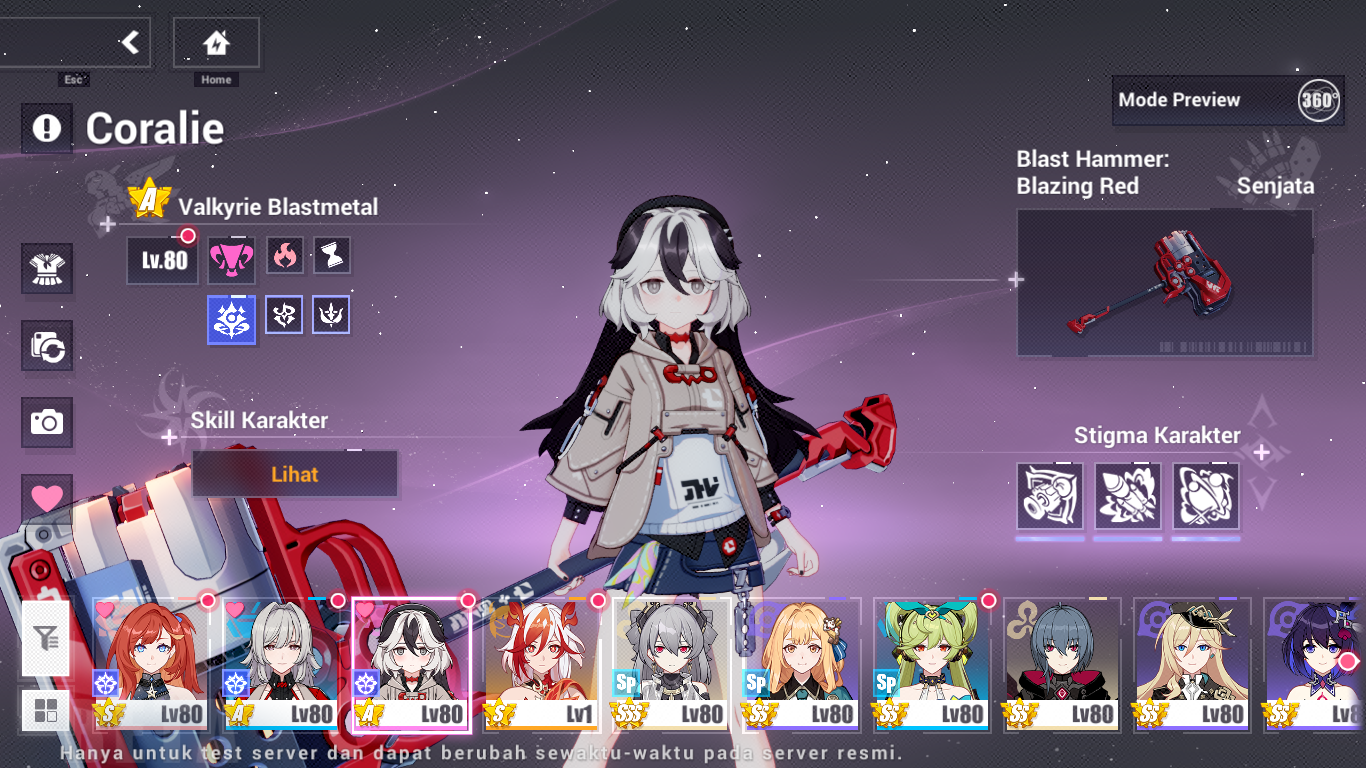Click the character swap icon below the outfit icon
Screen dimensions: 1366x768
[x=47, y=345]
